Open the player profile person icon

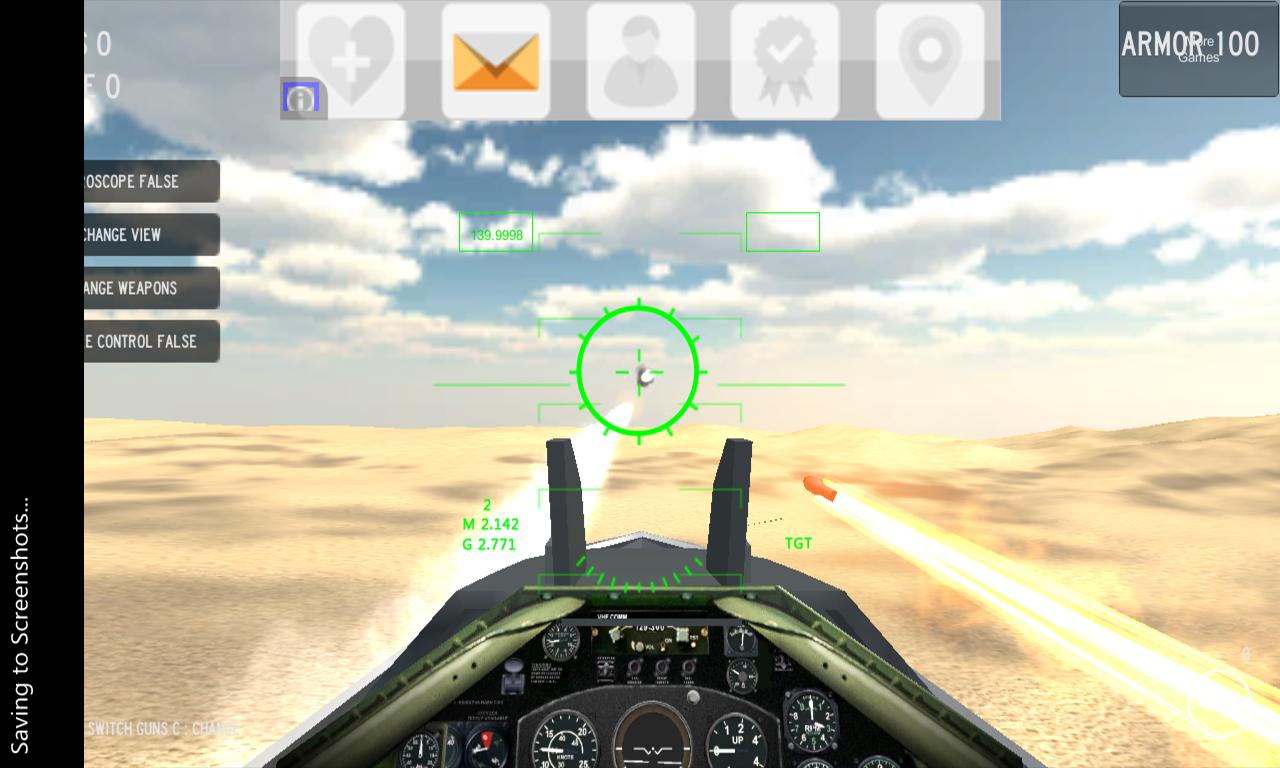click(x=640, y=58)
